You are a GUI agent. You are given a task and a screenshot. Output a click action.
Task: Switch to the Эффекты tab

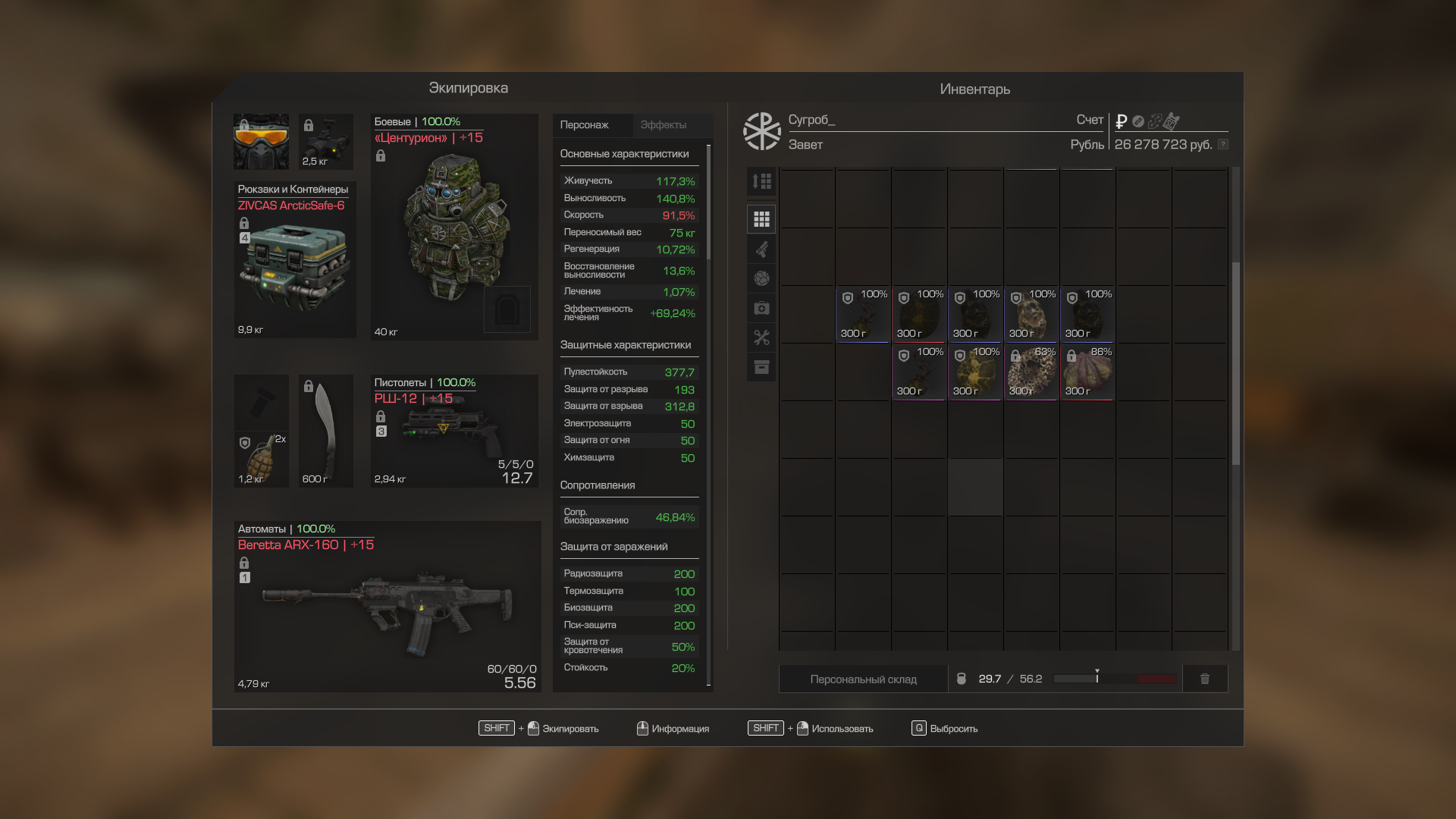pyautogui.click(x=663, y=125)
